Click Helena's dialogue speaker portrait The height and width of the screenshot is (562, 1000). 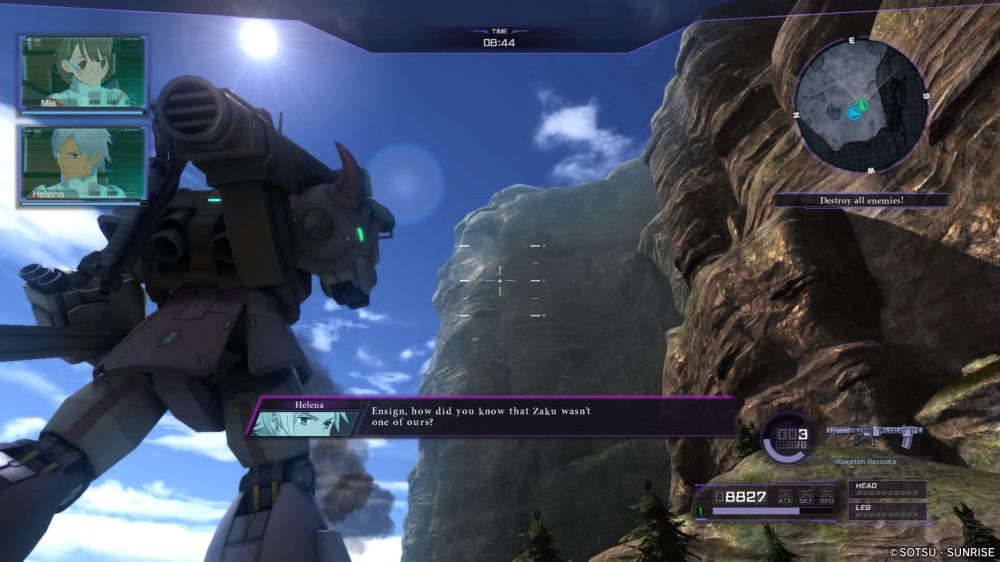click(x=293, y=422)
